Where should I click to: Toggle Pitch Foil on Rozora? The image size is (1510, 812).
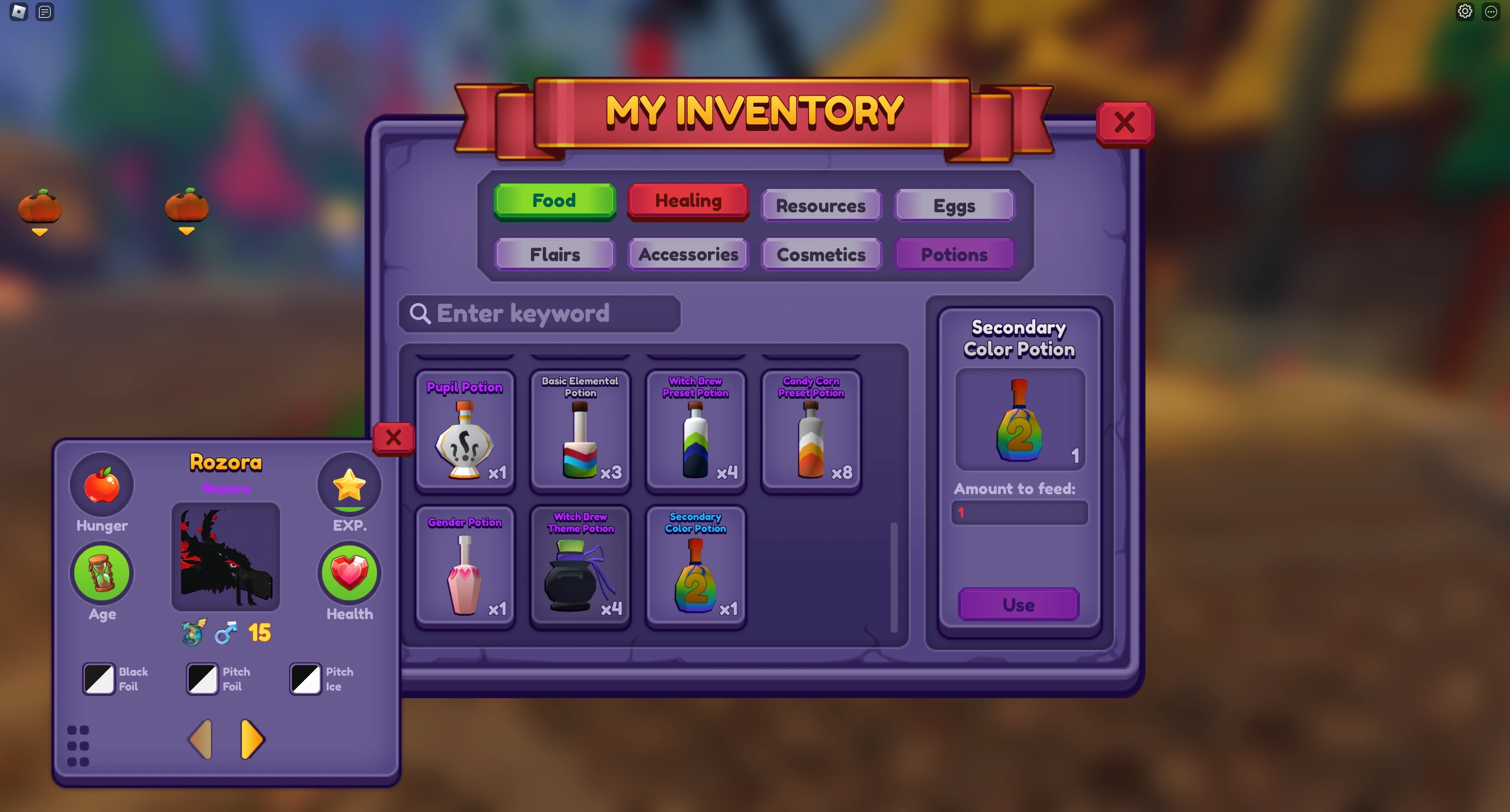tap(201, 679)
